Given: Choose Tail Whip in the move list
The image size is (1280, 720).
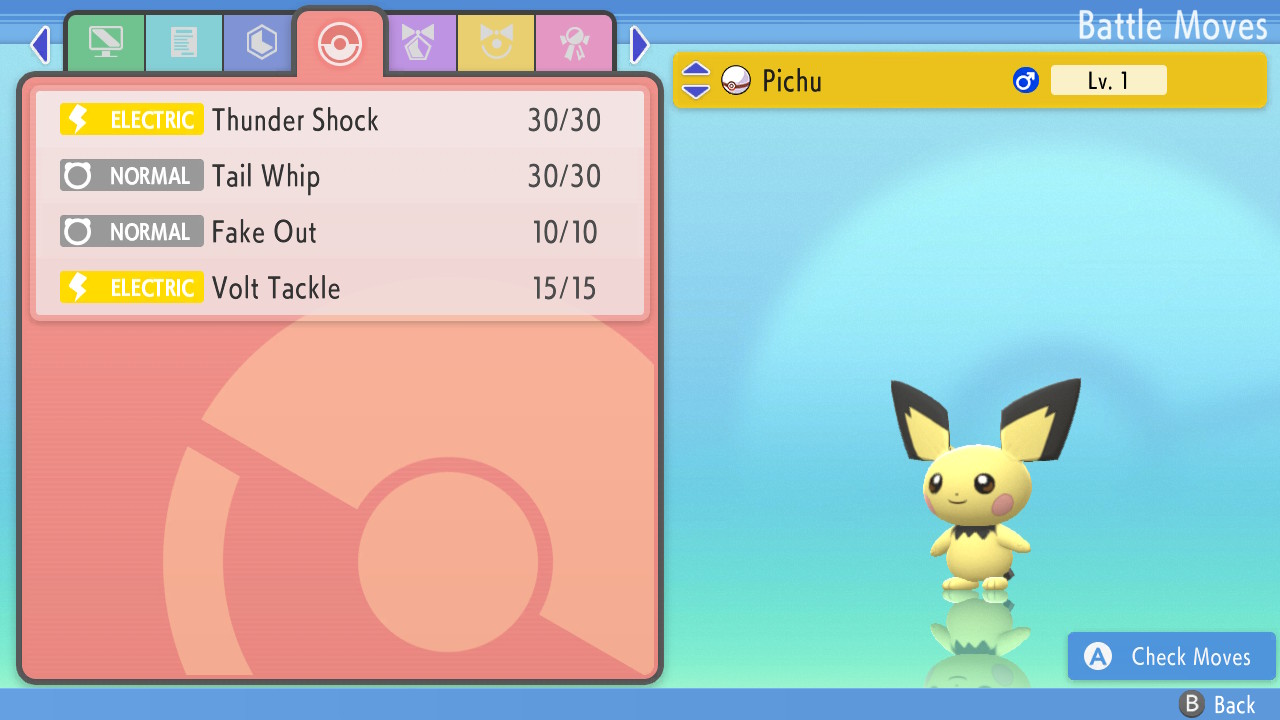Looking at the screenshot, I should coord(340,176).
